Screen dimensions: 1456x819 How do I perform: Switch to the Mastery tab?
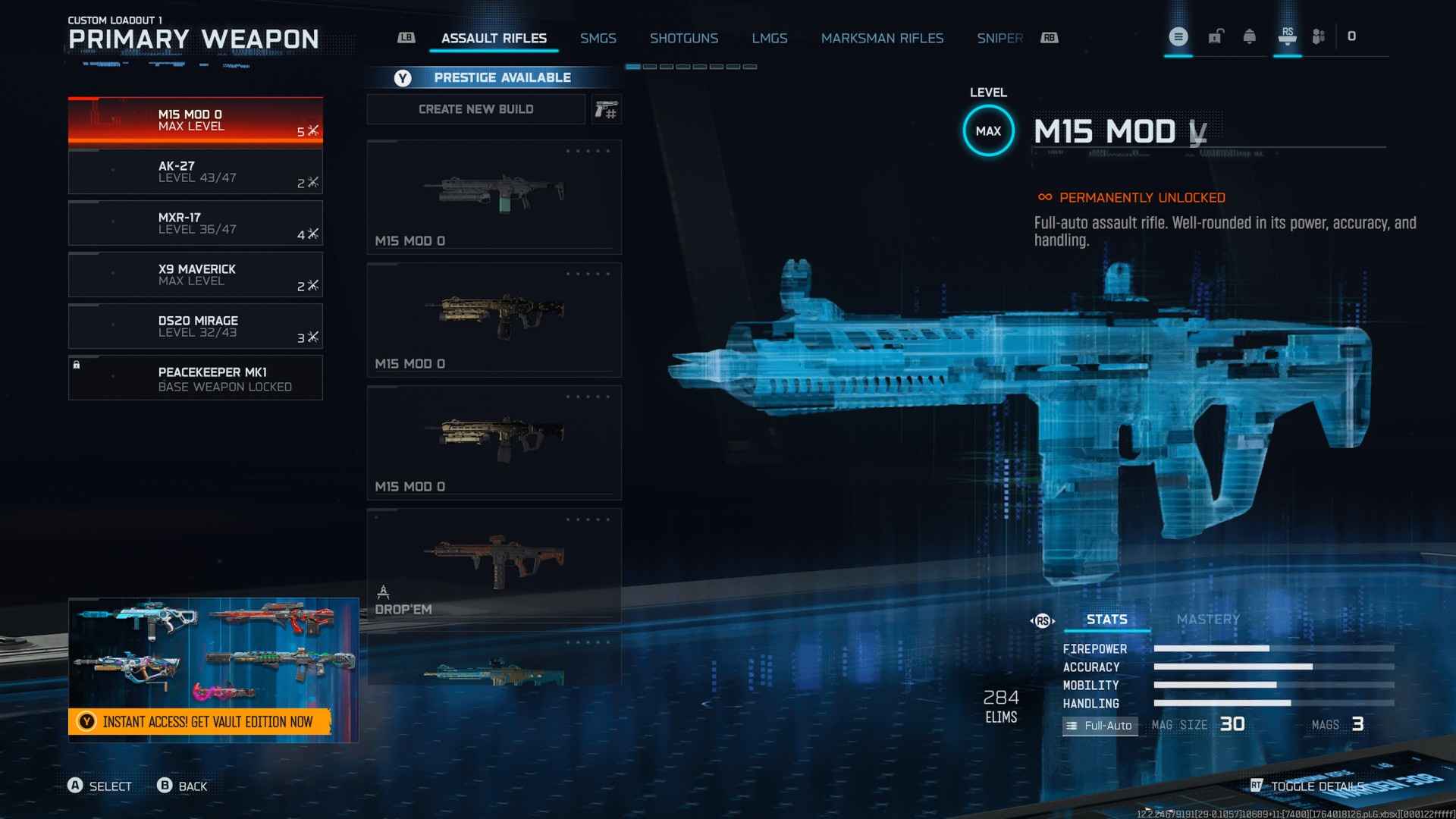(x=1208, y=620)
